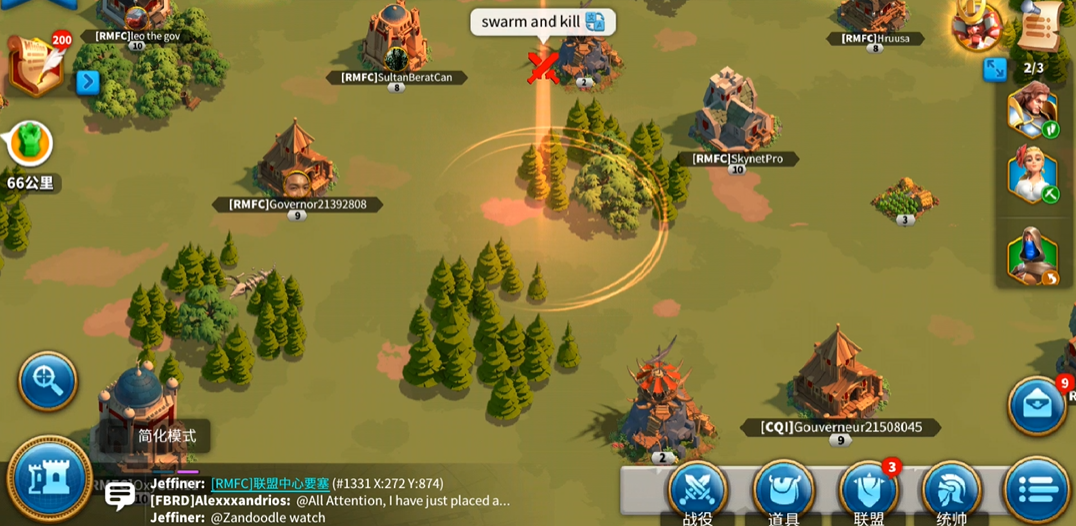The height and width of the screenshot is (526, 1076).
Task: Select the blonde female commander portrait
Action: click(1032, 175)
